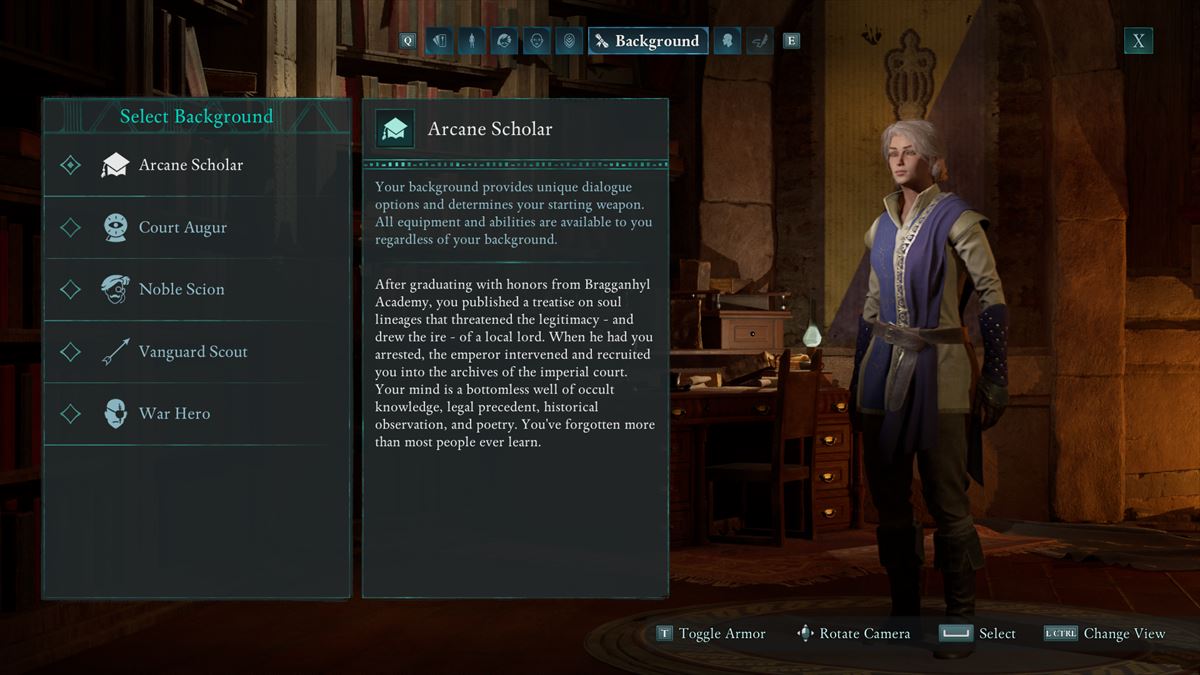Screen dimensions: 1200x675
Task: Click the active Background tab
Action: coord(648,41)
